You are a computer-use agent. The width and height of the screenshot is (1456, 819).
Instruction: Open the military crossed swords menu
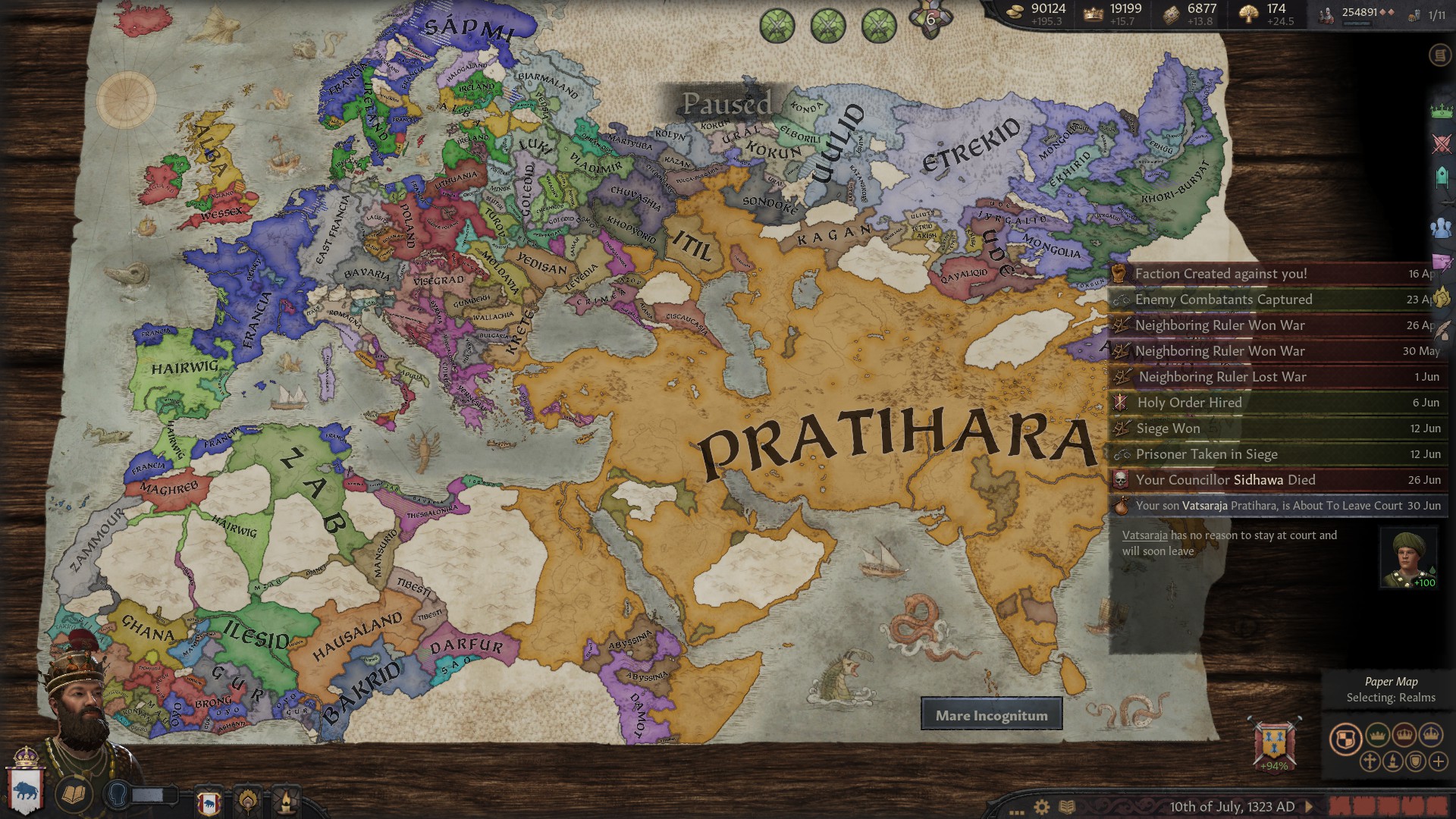[x=1441, y=144]
